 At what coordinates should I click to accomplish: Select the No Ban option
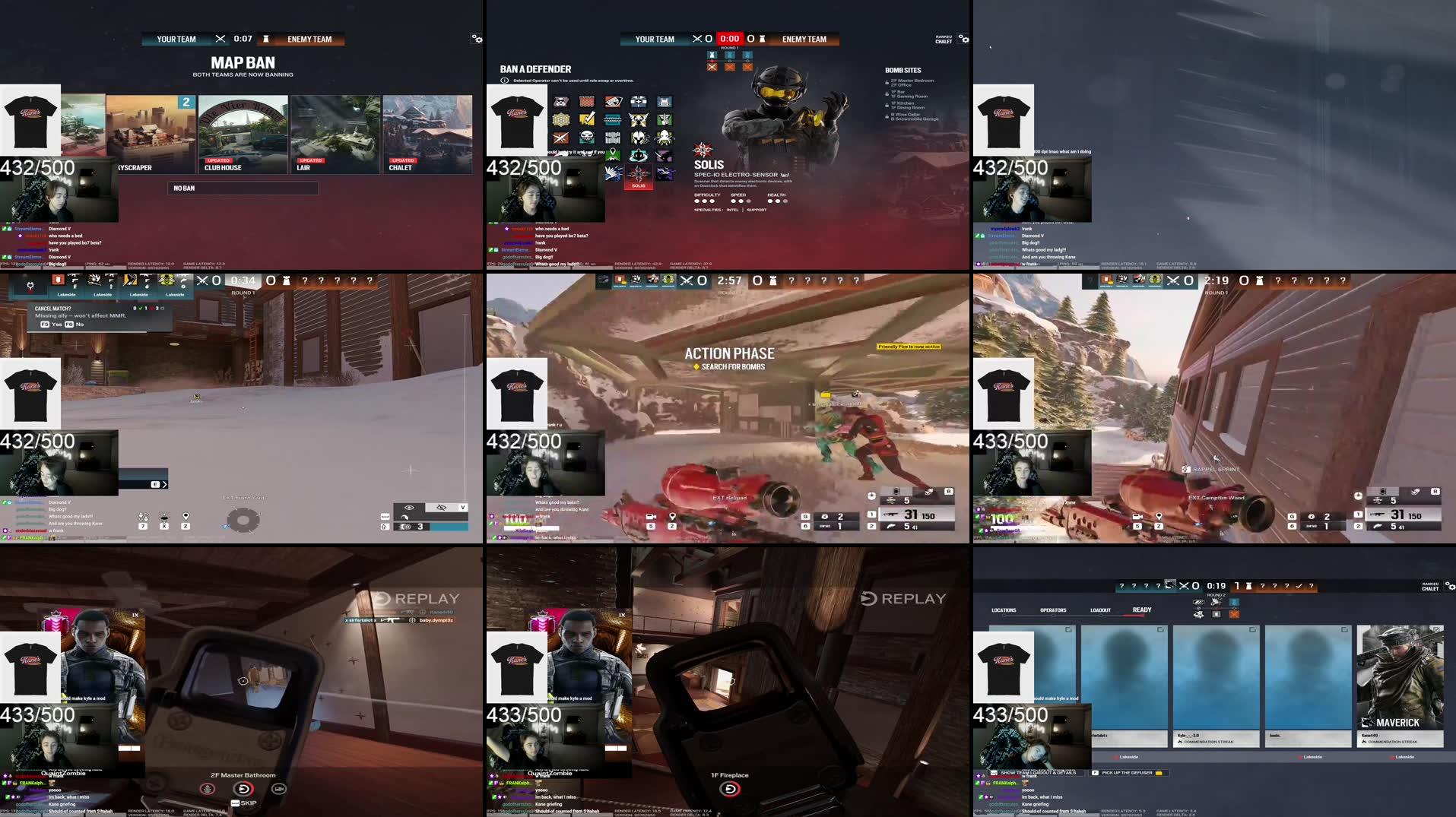[x=243, y=188]
